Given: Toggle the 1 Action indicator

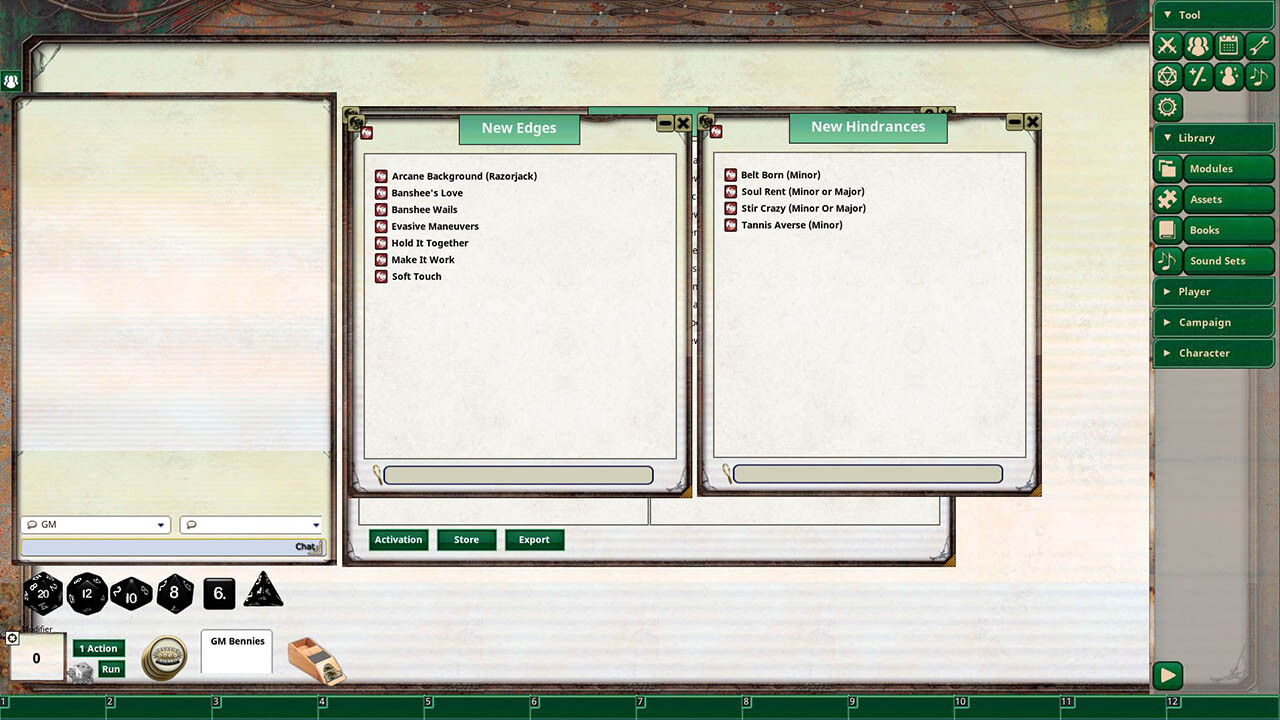Looking at the screenshot, I should coord(98,648).
